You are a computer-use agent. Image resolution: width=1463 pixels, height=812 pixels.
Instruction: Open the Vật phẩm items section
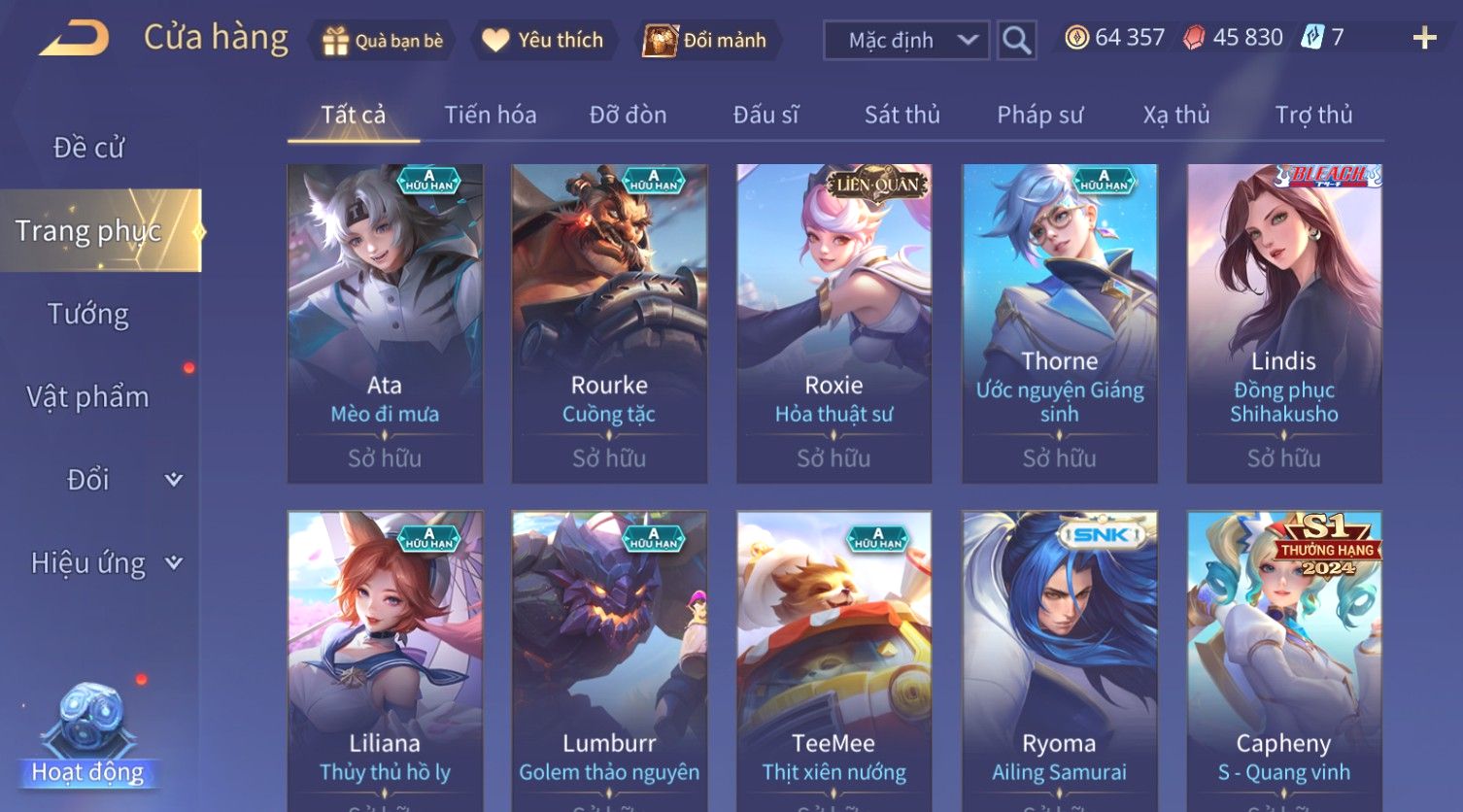point(88,397)
